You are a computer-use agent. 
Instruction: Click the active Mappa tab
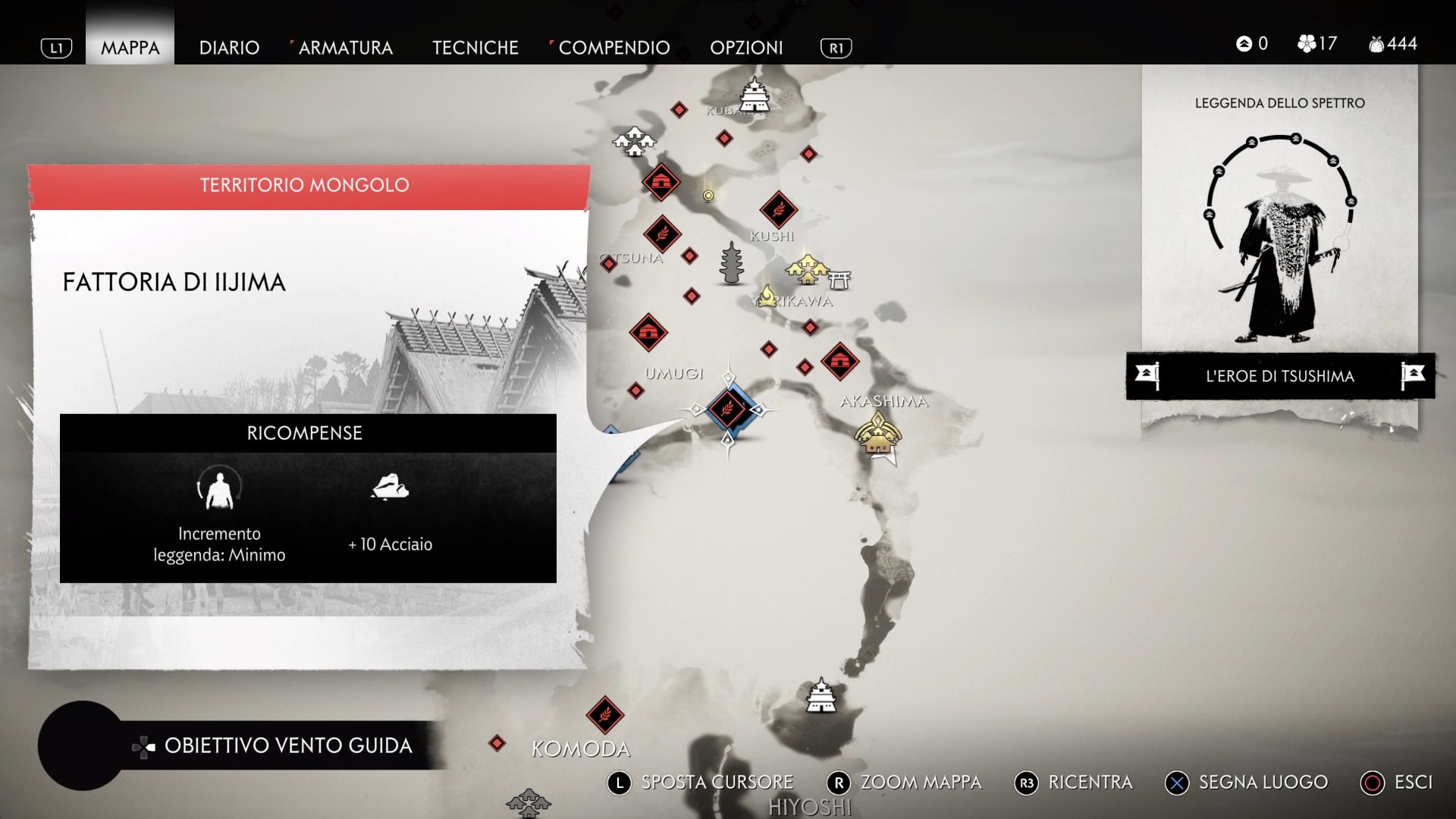(x=130, y=48)
